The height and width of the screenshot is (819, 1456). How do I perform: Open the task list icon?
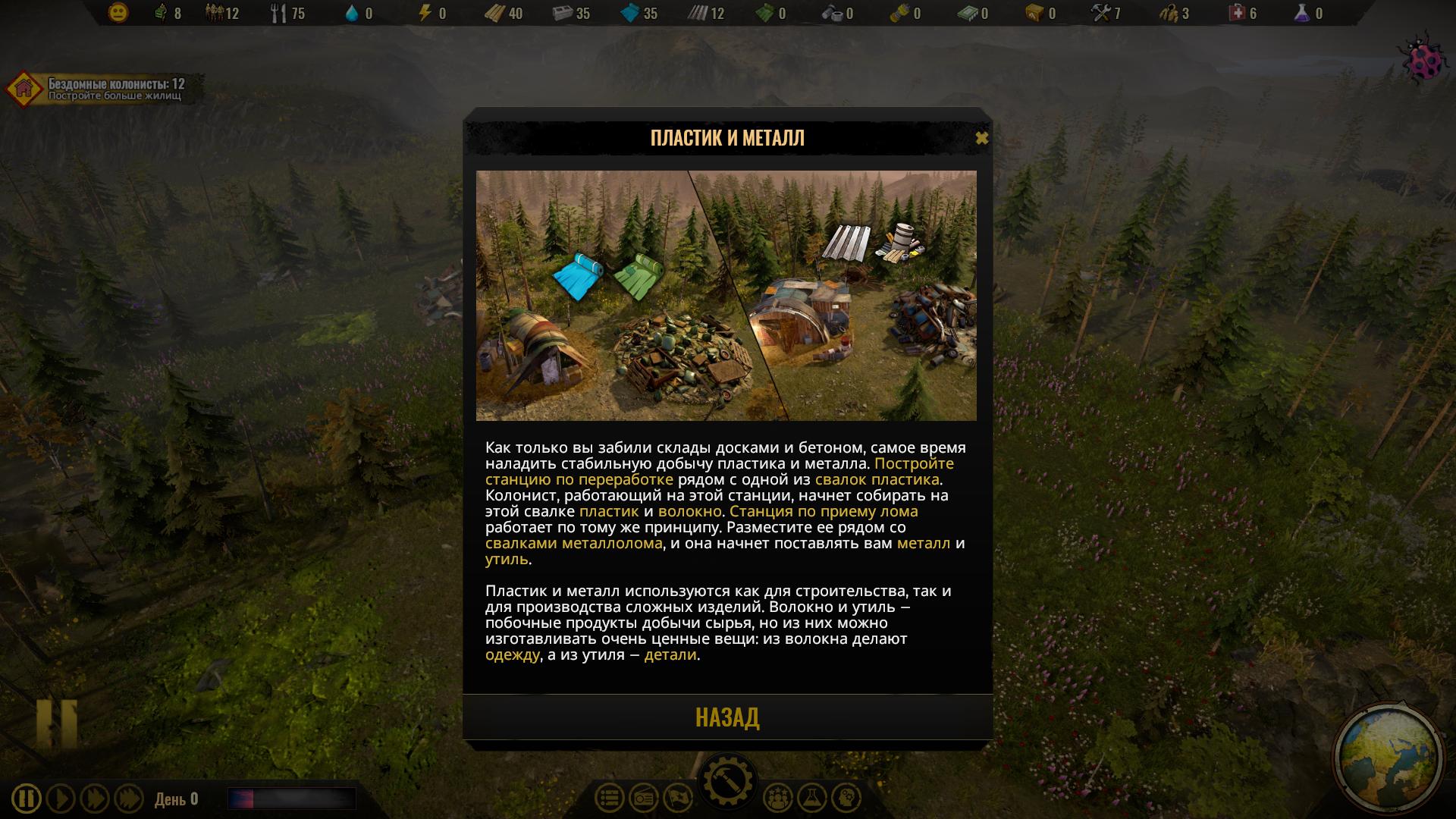click(610, 798)
